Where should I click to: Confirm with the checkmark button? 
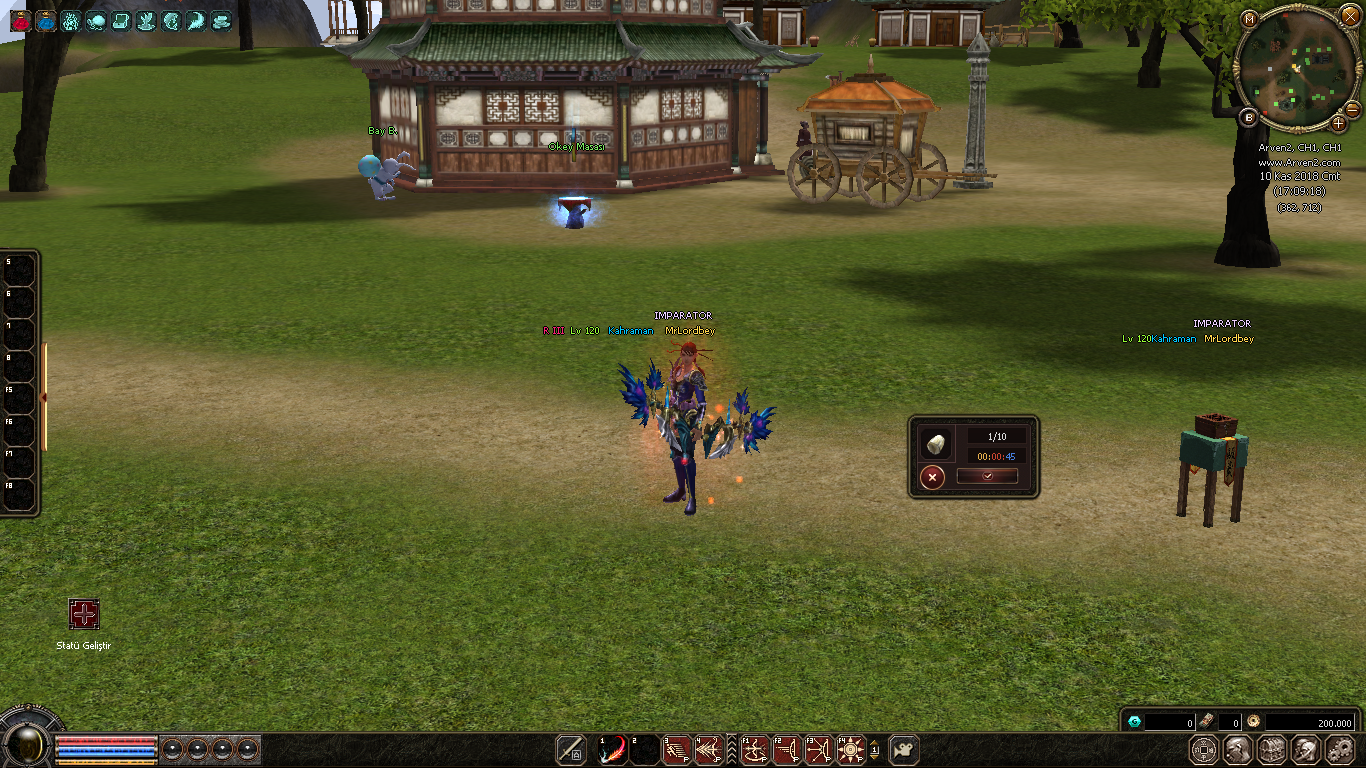(987, 477)
